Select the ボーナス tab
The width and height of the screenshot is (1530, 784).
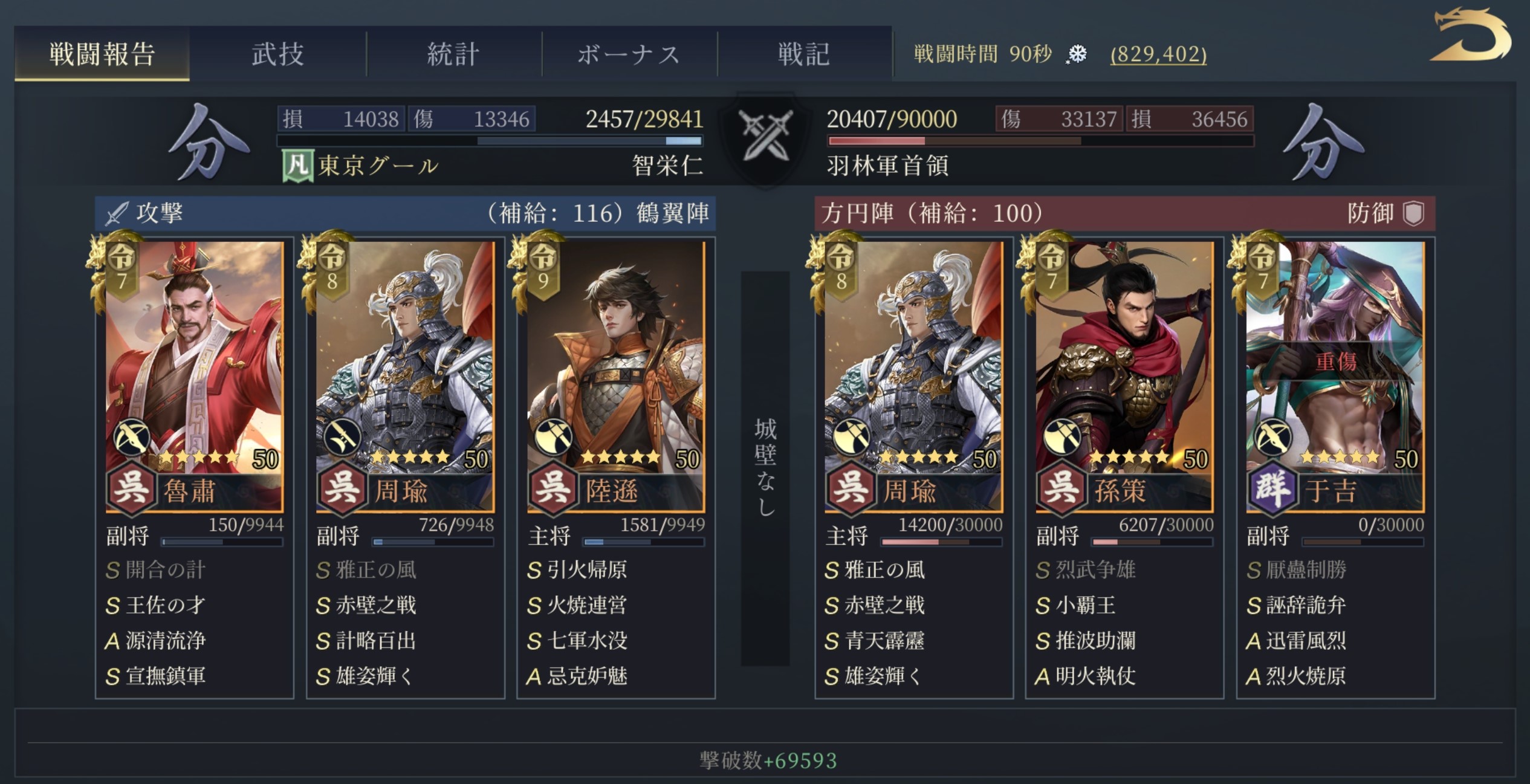[629, 54]
